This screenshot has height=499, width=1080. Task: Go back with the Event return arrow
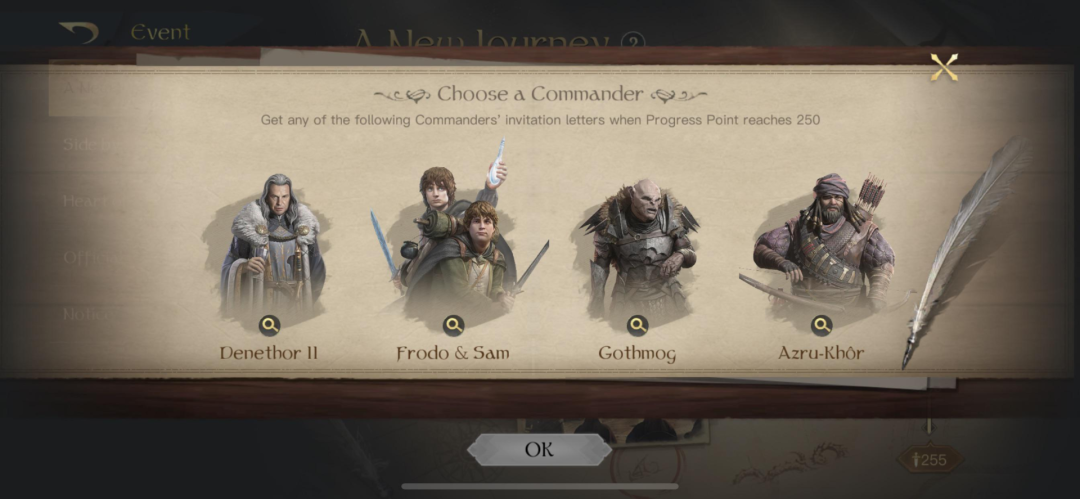click(78, 33)
